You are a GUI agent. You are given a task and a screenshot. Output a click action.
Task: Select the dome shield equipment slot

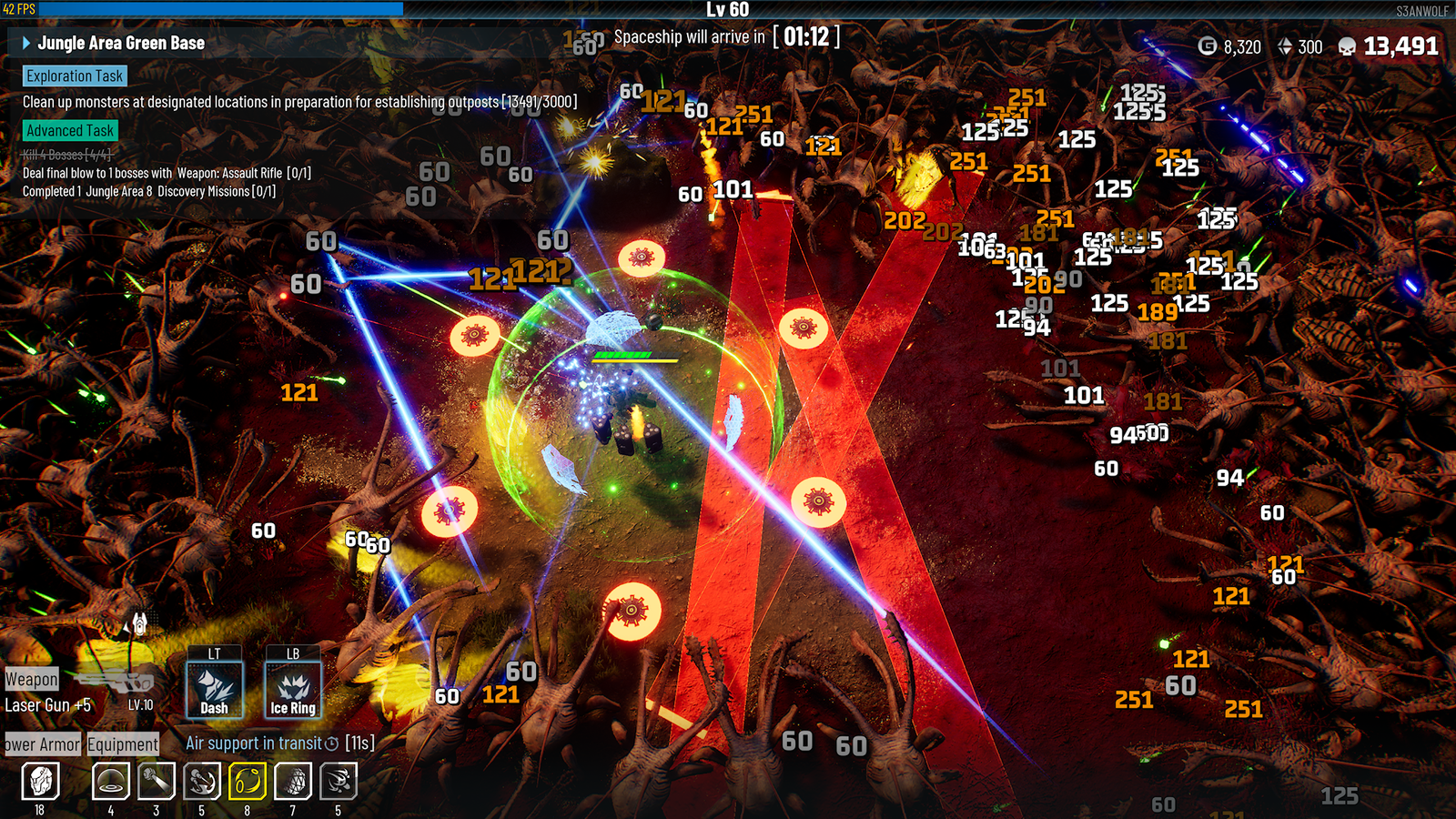[x=111, y=781]
